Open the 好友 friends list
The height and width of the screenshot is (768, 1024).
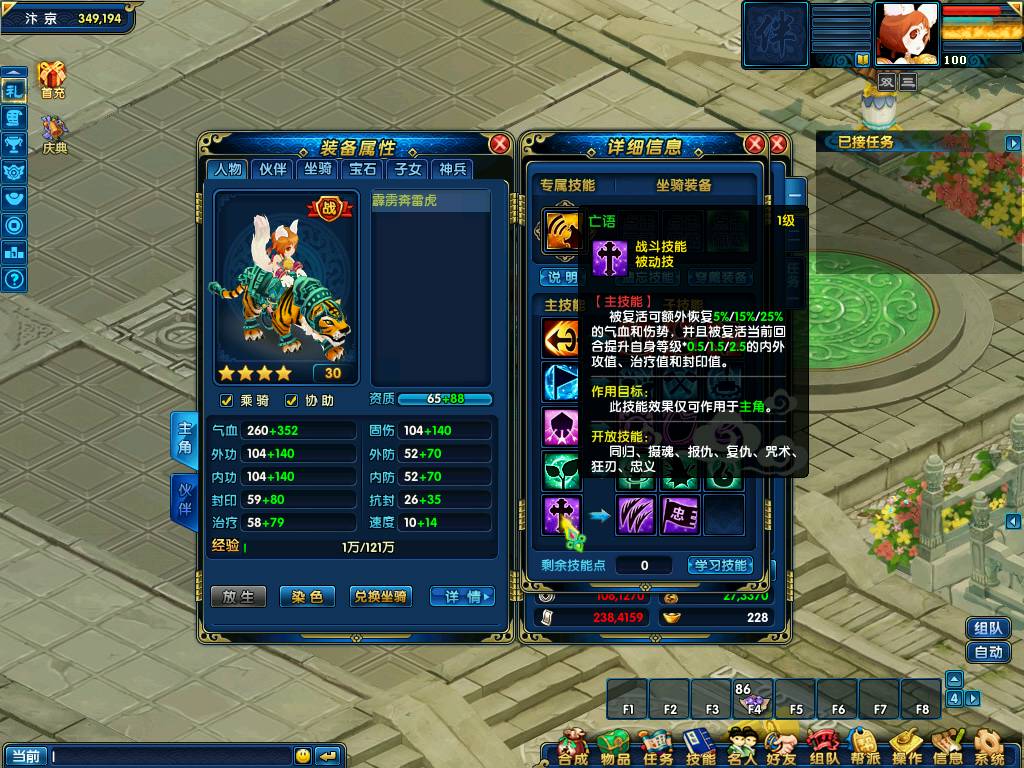pyautogui.click(x=781, y=747)
